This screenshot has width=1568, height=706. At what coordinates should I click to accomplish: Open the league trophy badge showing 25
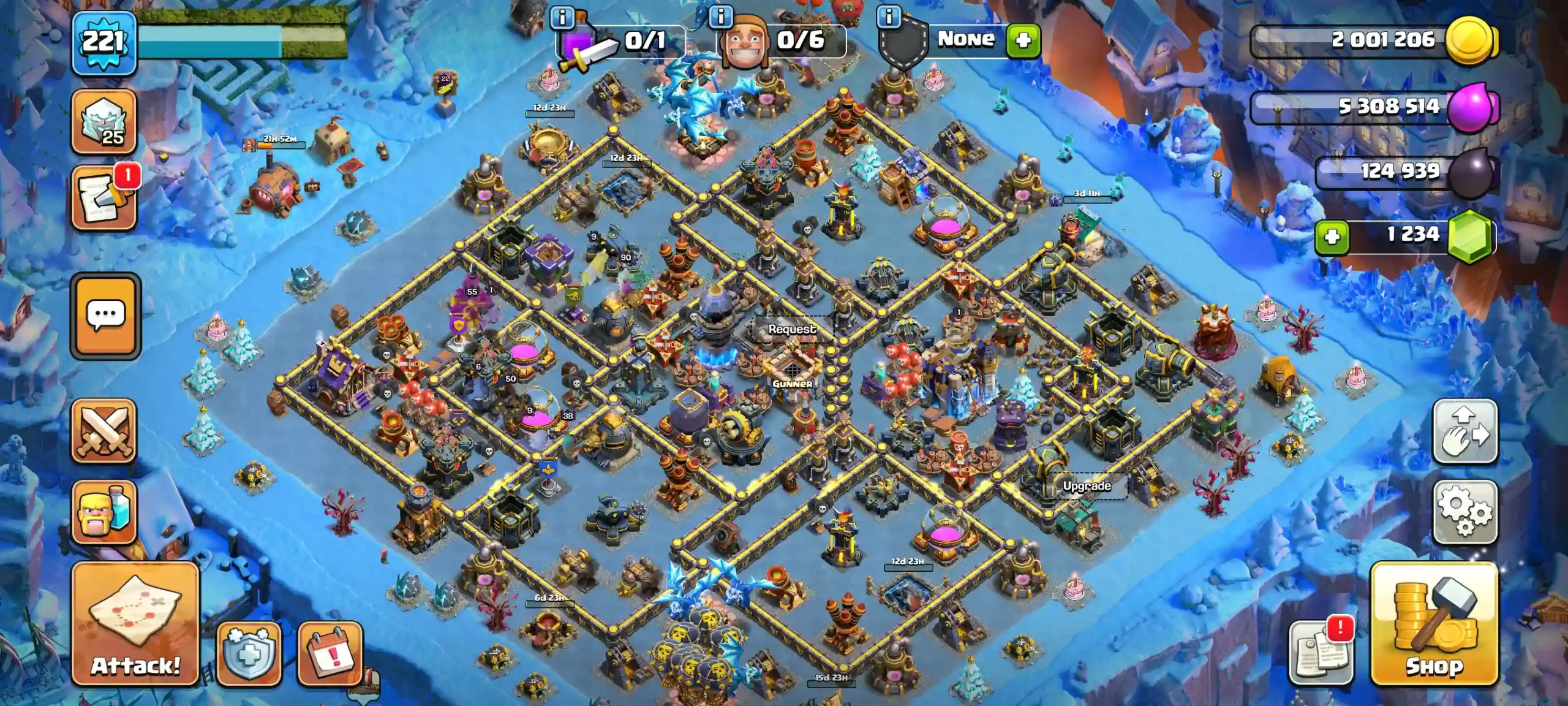pyautogui.click(x=104, y=121)
